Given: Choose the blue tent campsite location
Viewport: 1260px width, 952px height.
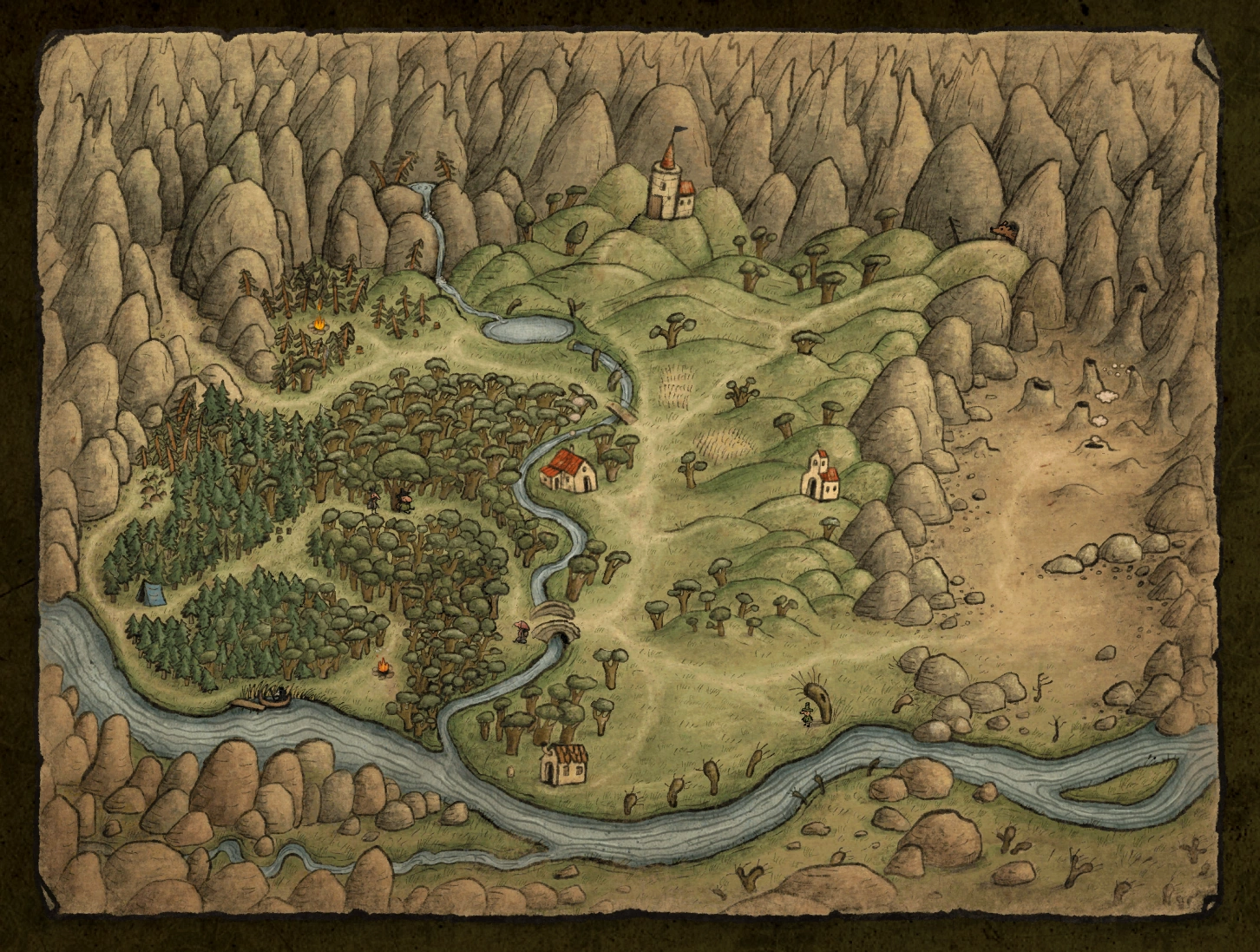Looking at the screenshot, I should pos(153,592).
